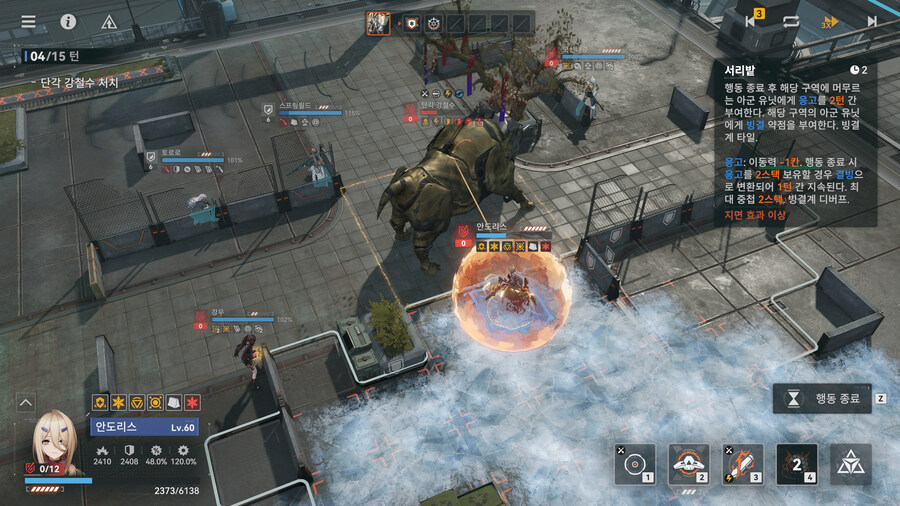Activate the shield stance skill two
The image size is (900, 506).
pos(688,464)
